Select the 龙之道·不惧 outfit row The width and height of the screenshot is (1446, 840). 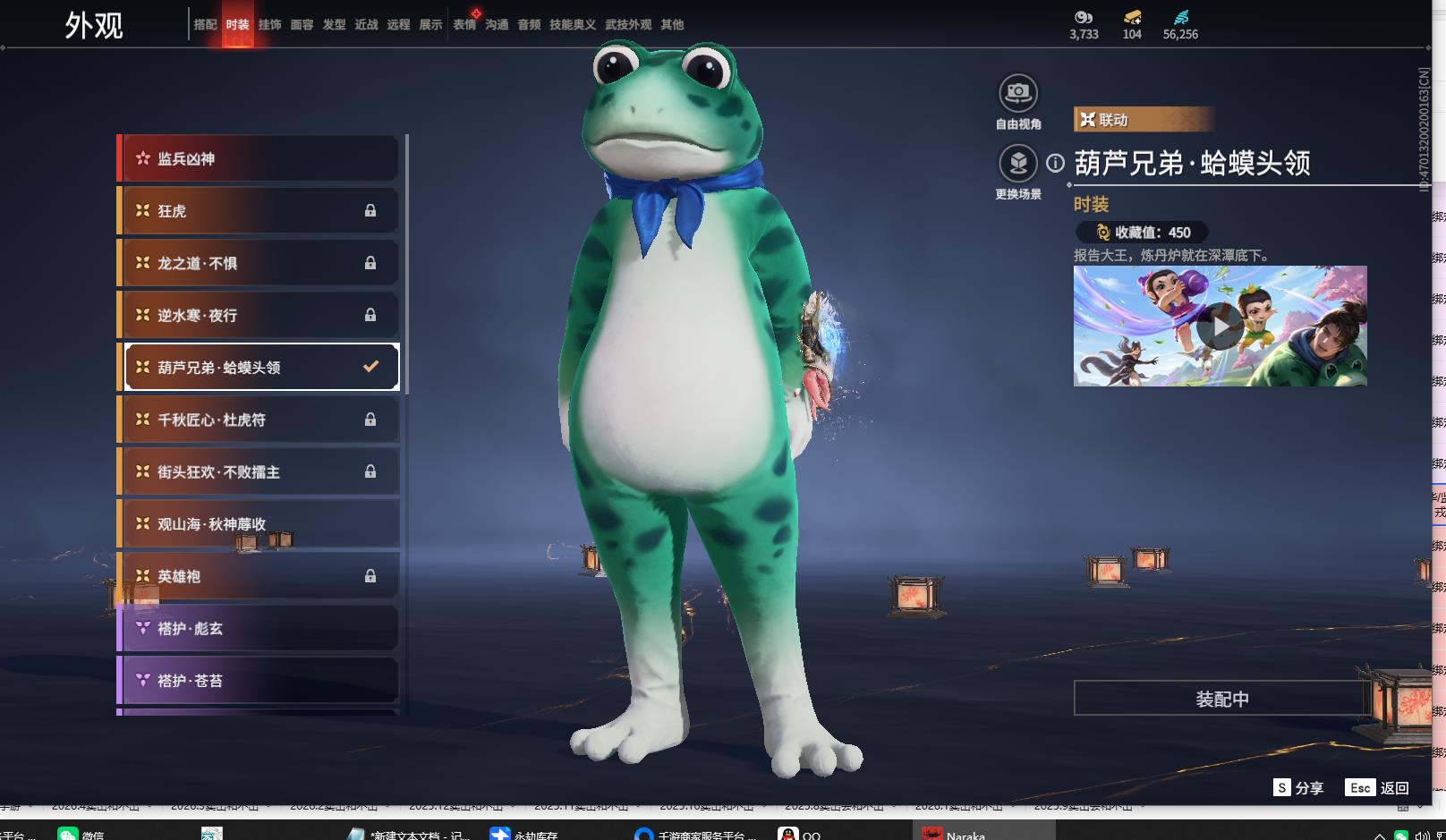(x=258, y=263)
